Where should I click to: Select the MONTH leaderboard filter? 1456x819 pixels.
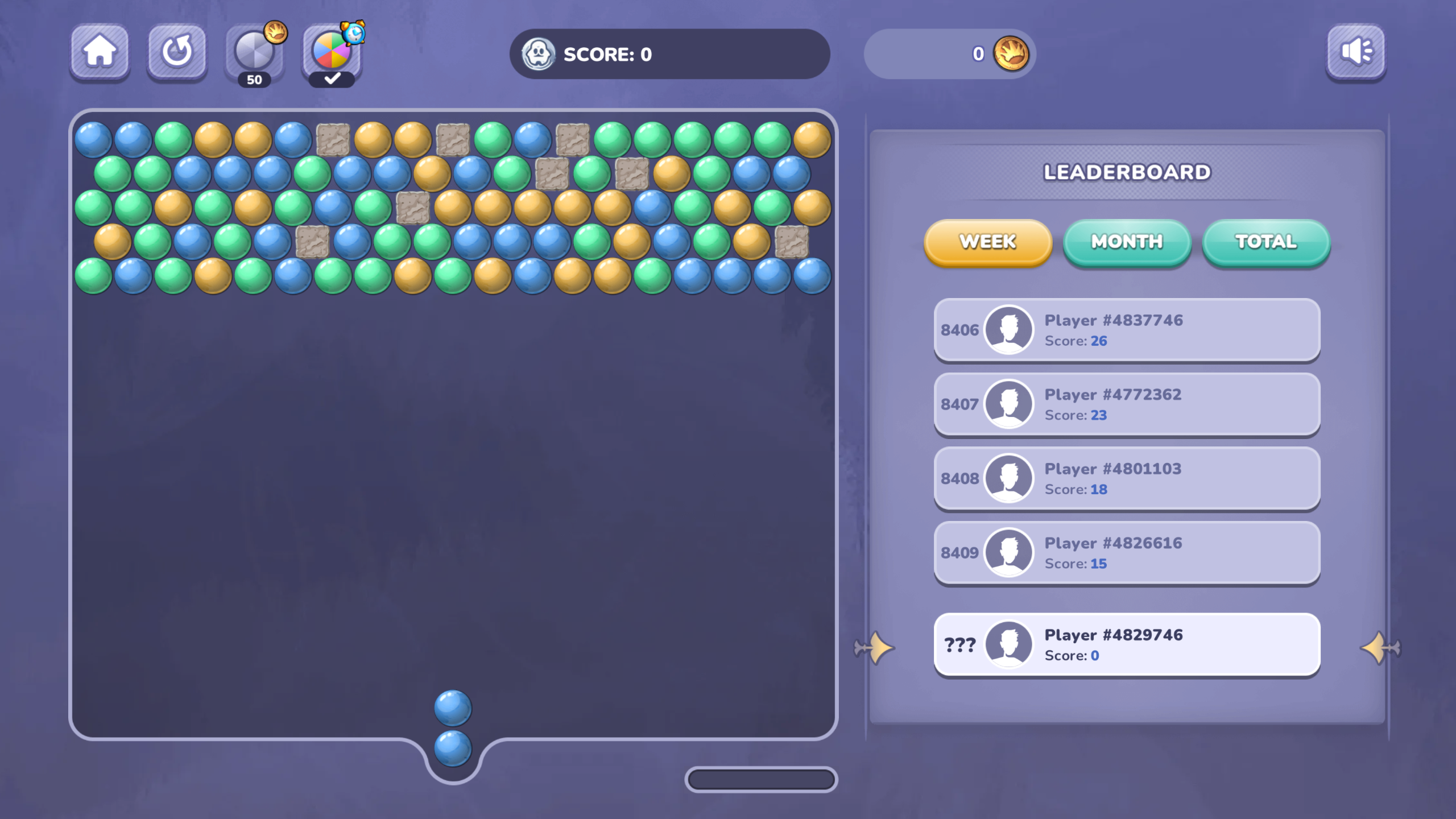(x=1126, y=242)
